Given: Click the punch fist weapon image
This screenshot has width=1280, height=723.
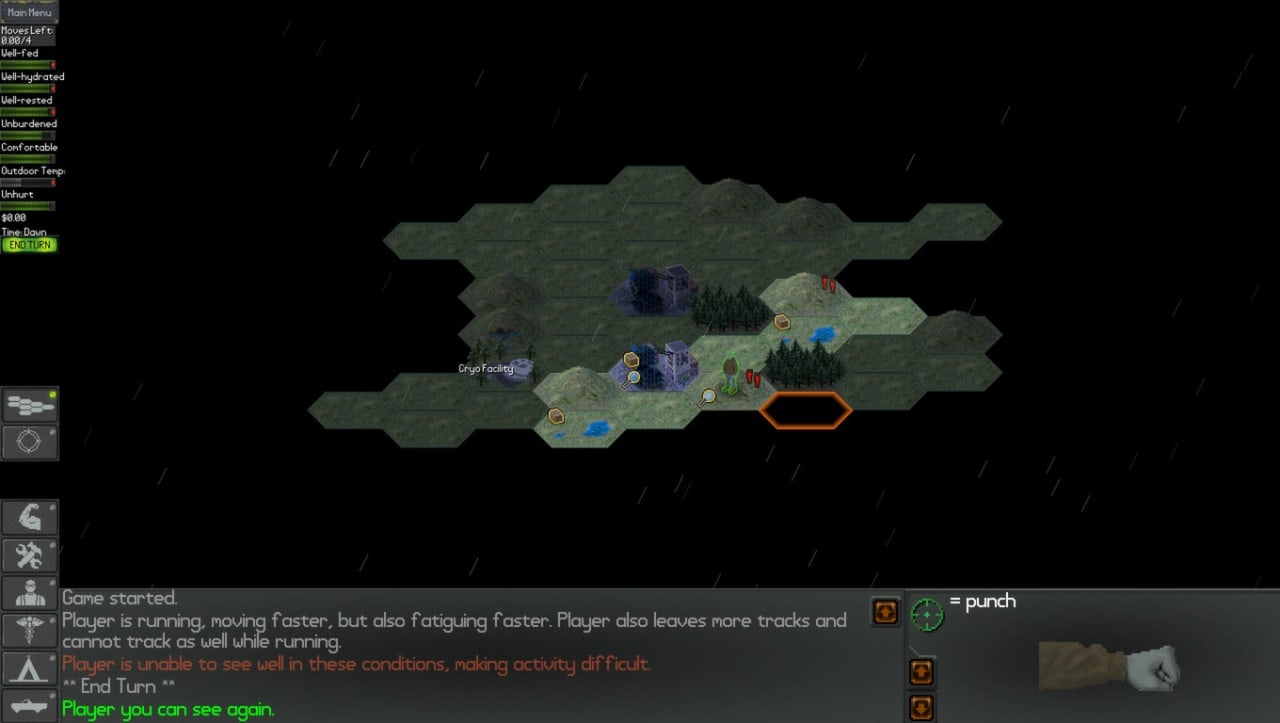Looking at the screenshot, I should 1109,665.
